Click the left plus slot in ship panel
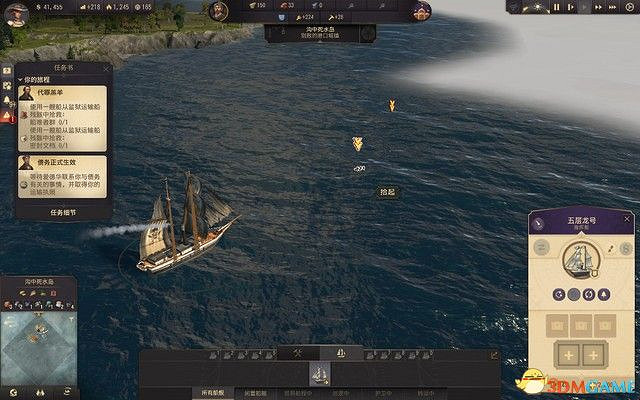The width and height of the screenshot is (640, 400). tap(566, 357)
